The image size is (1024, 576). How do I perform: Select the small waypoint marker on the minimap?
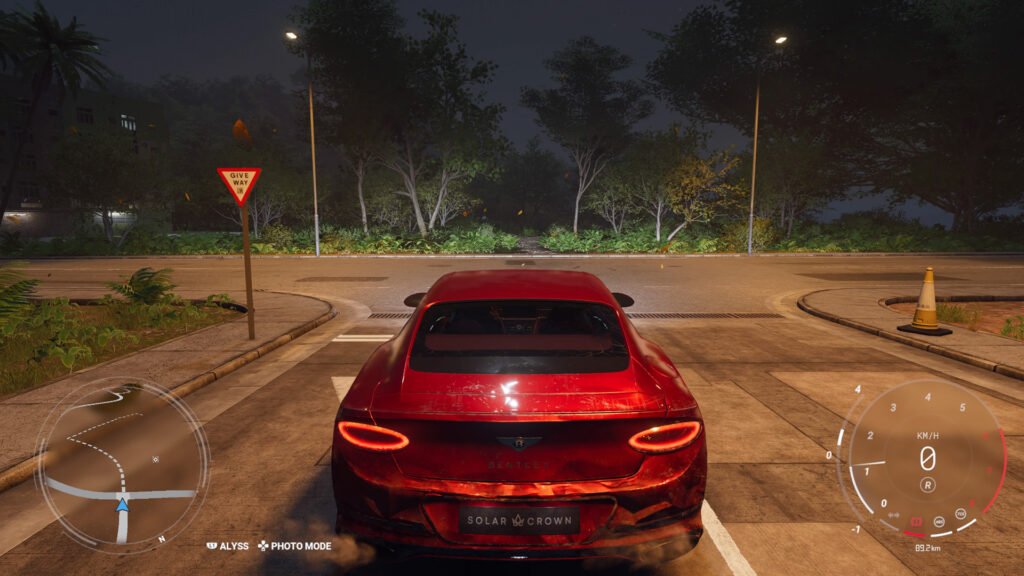pyautogui.click(x=155, y=459)
